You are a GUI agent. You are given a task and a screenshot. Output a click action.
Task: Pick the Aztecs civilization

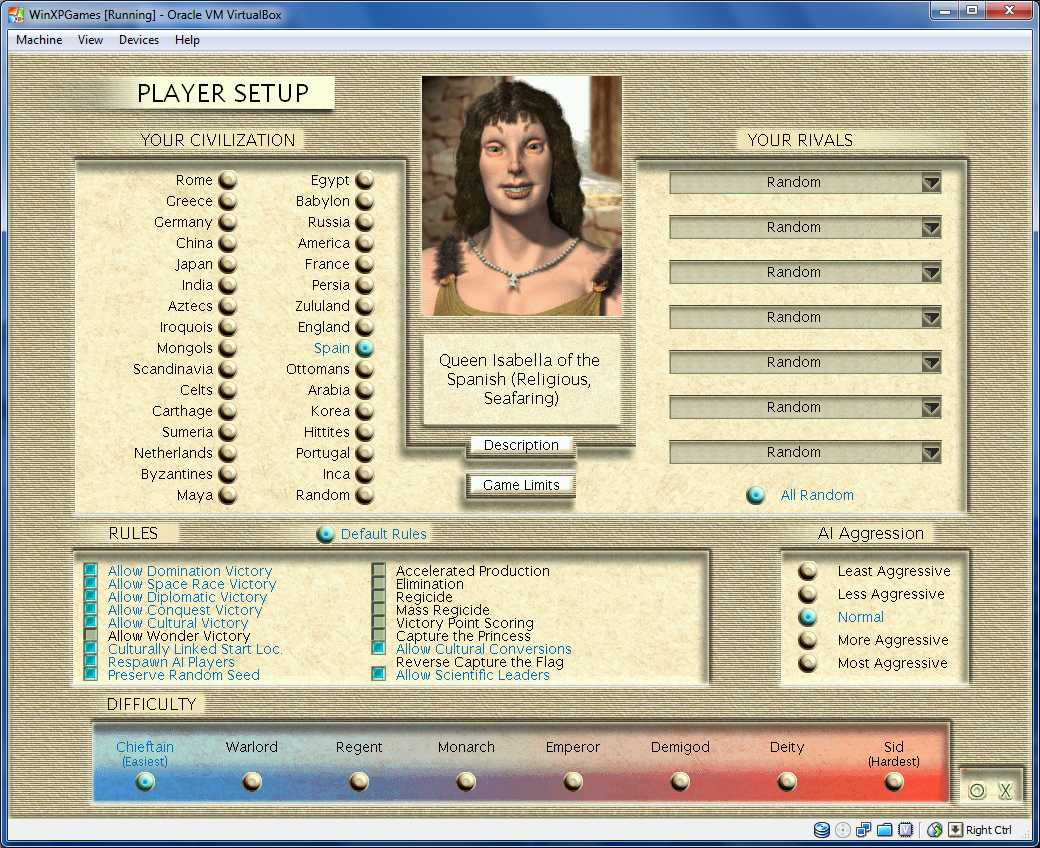[x=228, y=306]
